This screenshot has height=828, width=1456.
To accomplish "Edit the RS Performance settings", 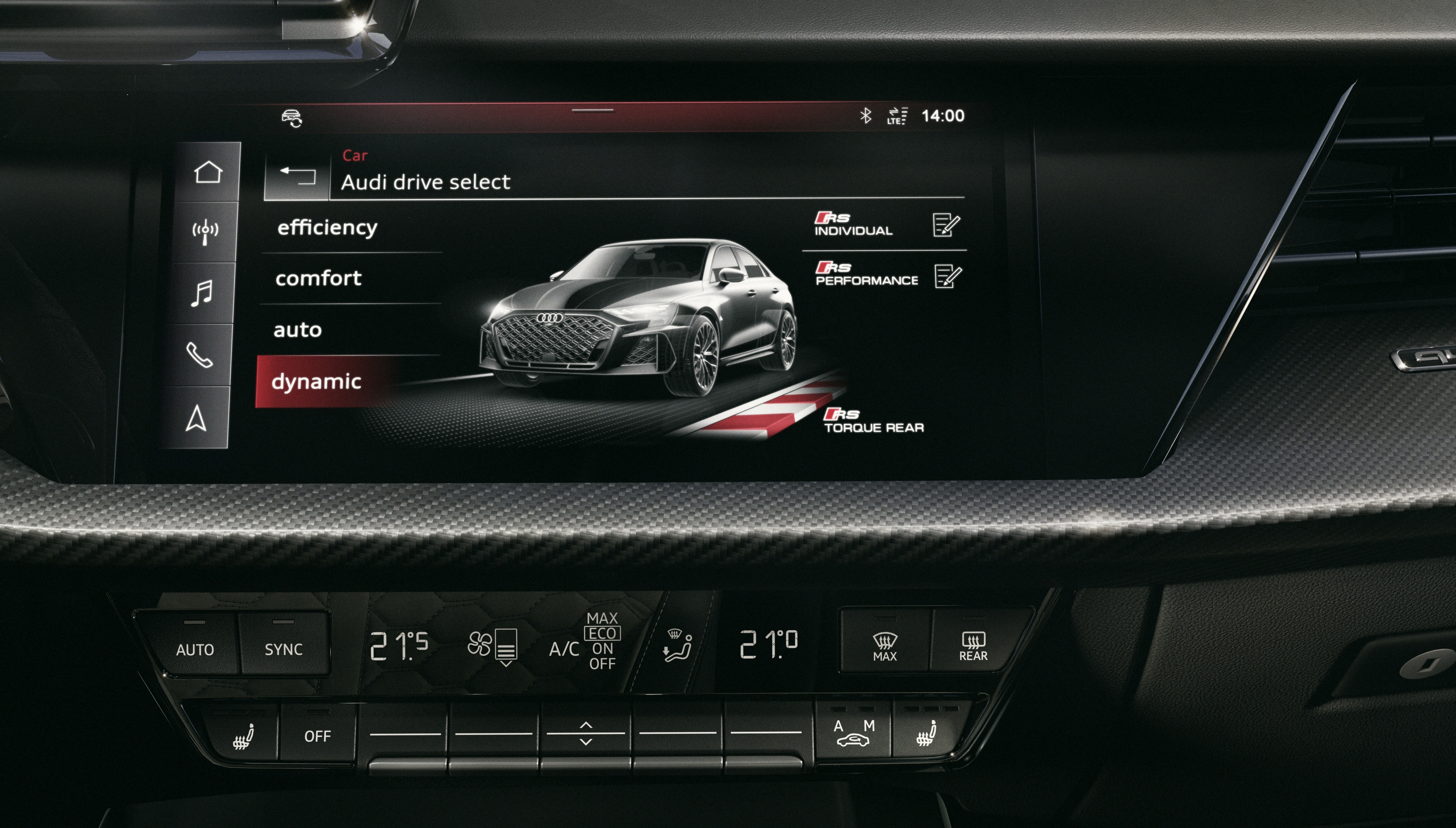I will coord(948,277).
